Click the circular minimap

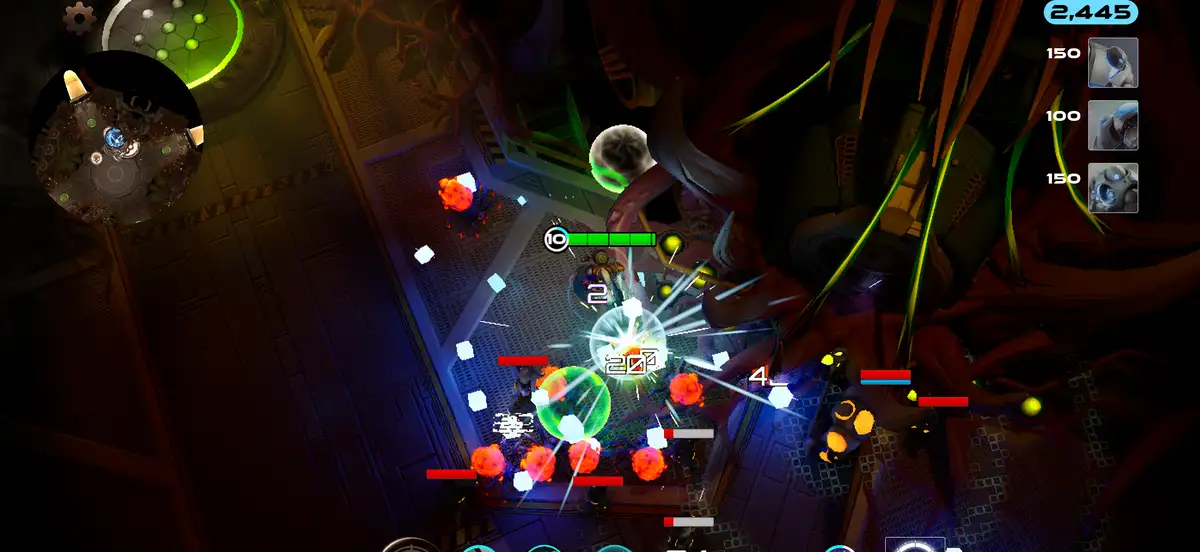pyautogui.click(x=116, y=137)
